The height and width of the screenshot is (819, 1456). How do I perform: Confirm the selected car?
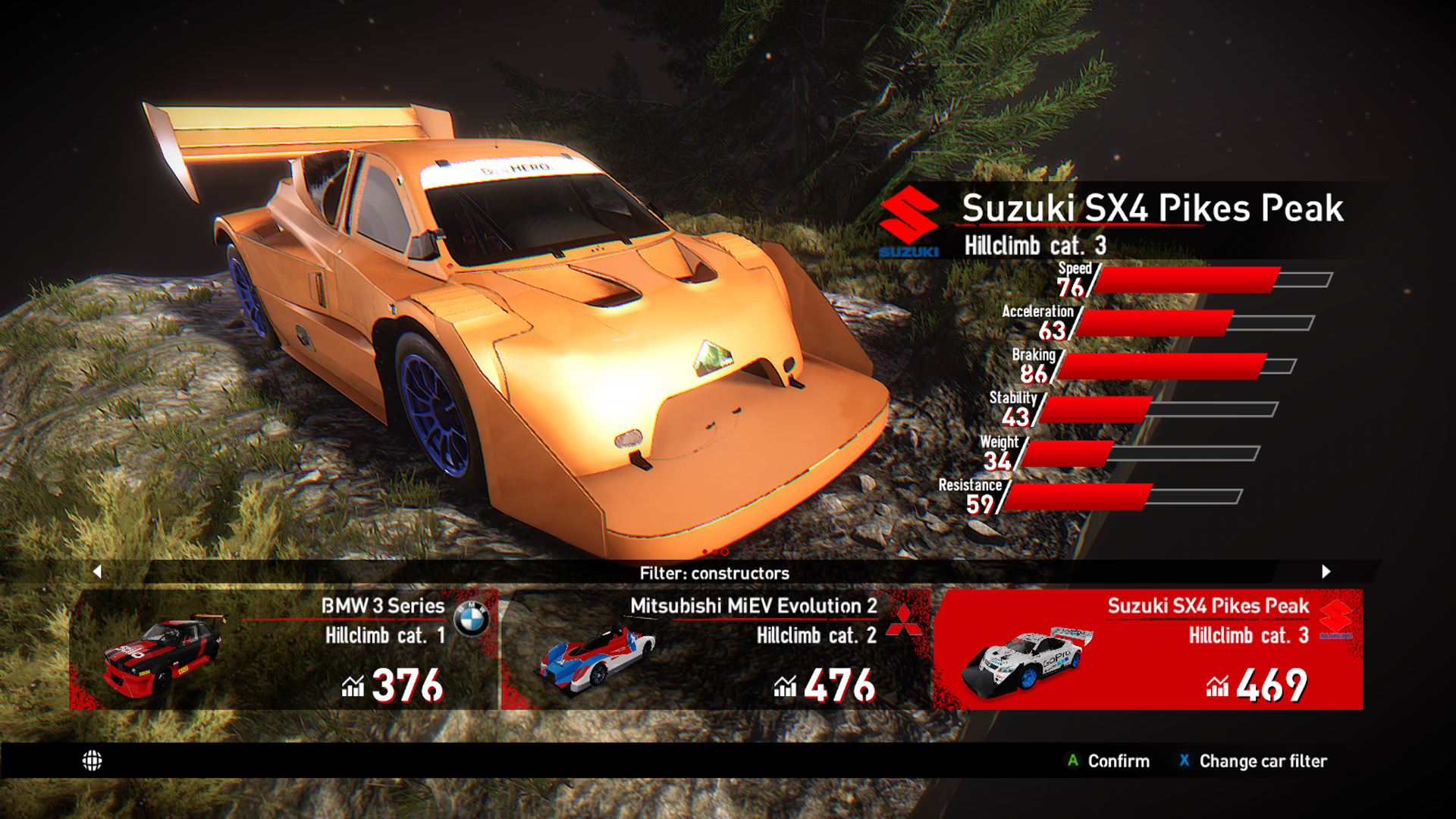click(x=1109, y=761)
